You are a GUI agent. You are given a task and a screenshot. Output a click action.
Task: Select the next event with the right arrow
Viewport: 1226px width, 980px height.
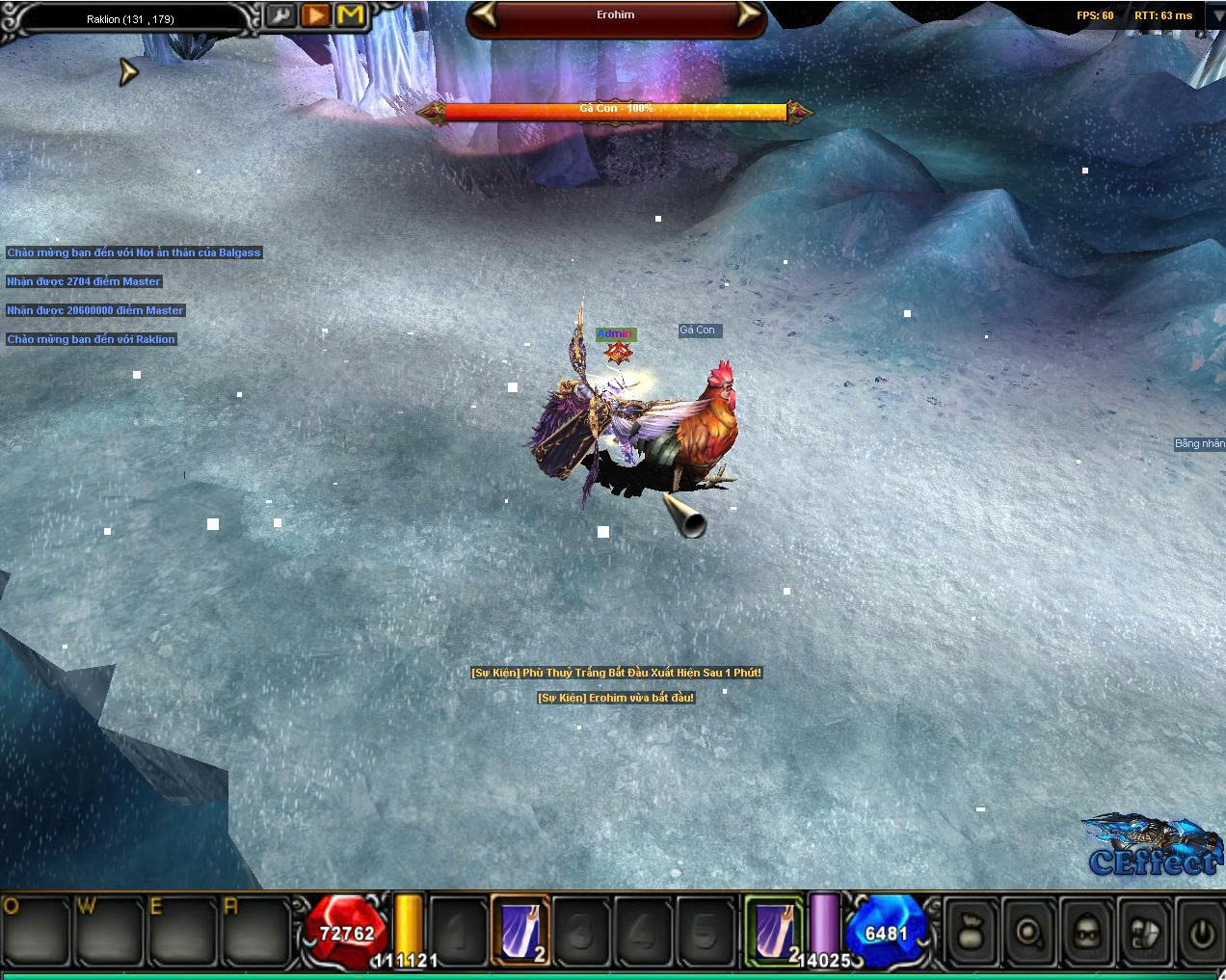(748, 15)
